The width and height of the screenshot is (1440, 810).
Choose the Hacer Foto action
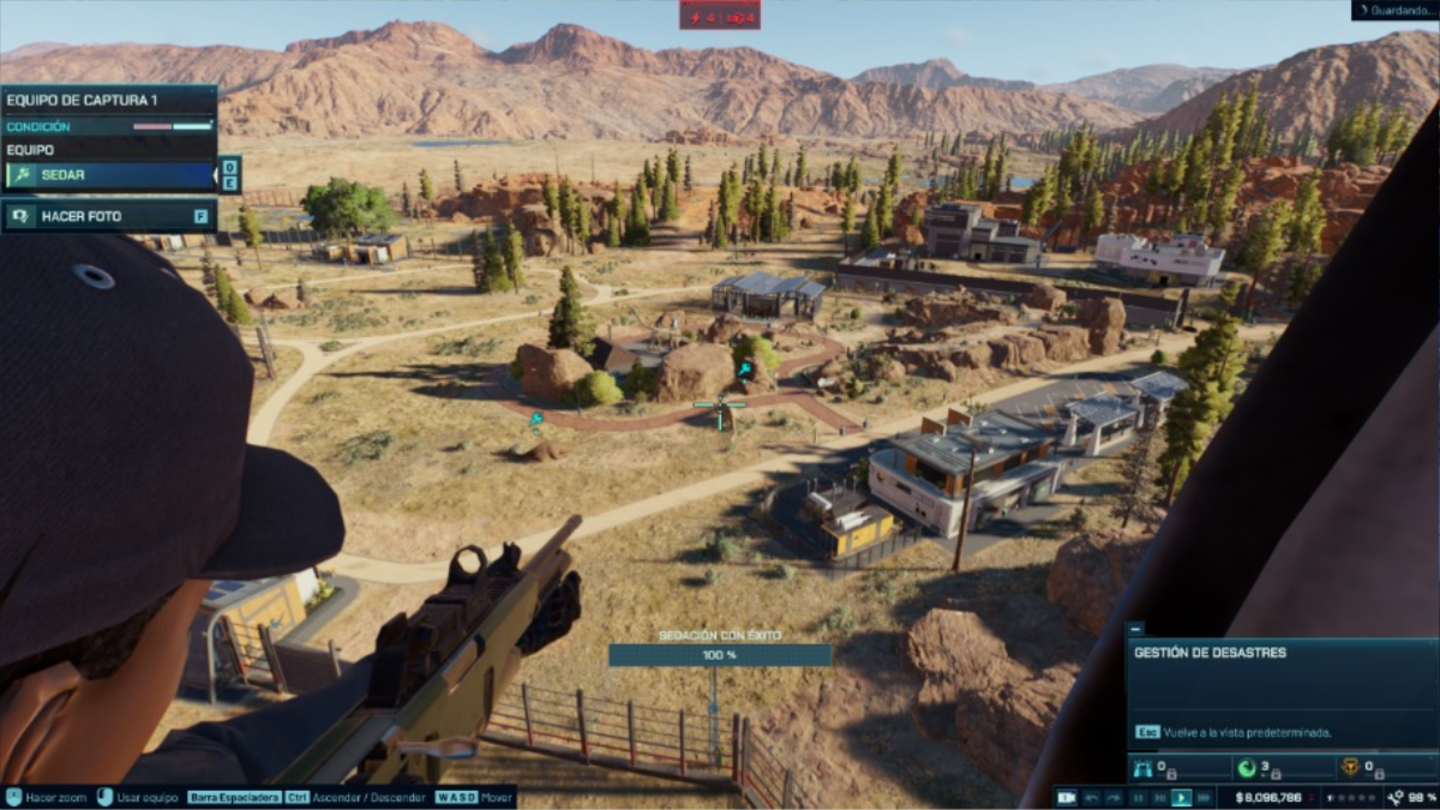point(110,216)
